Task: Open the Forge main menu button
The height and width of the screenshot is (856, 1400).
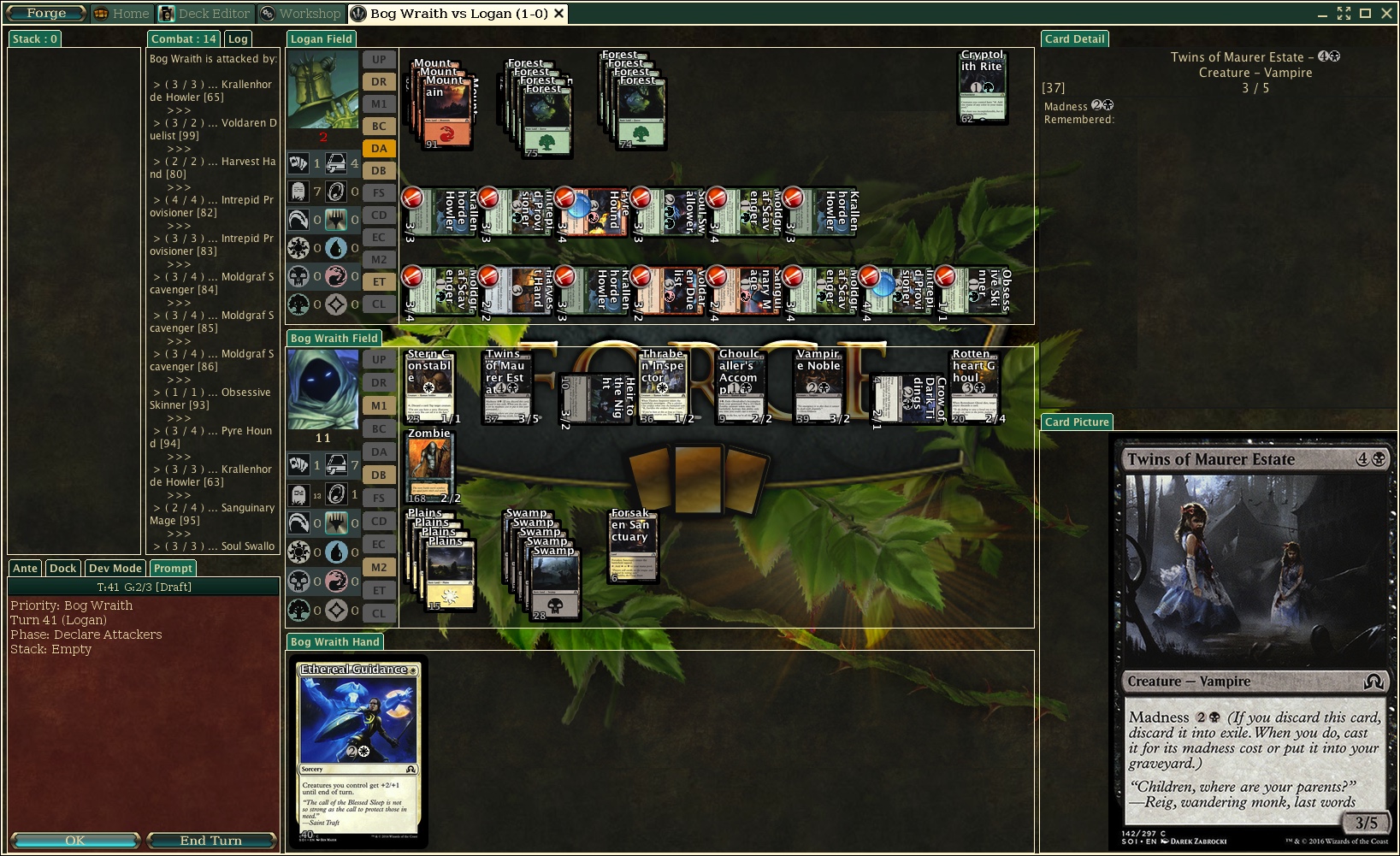Action: pos(45,14)
